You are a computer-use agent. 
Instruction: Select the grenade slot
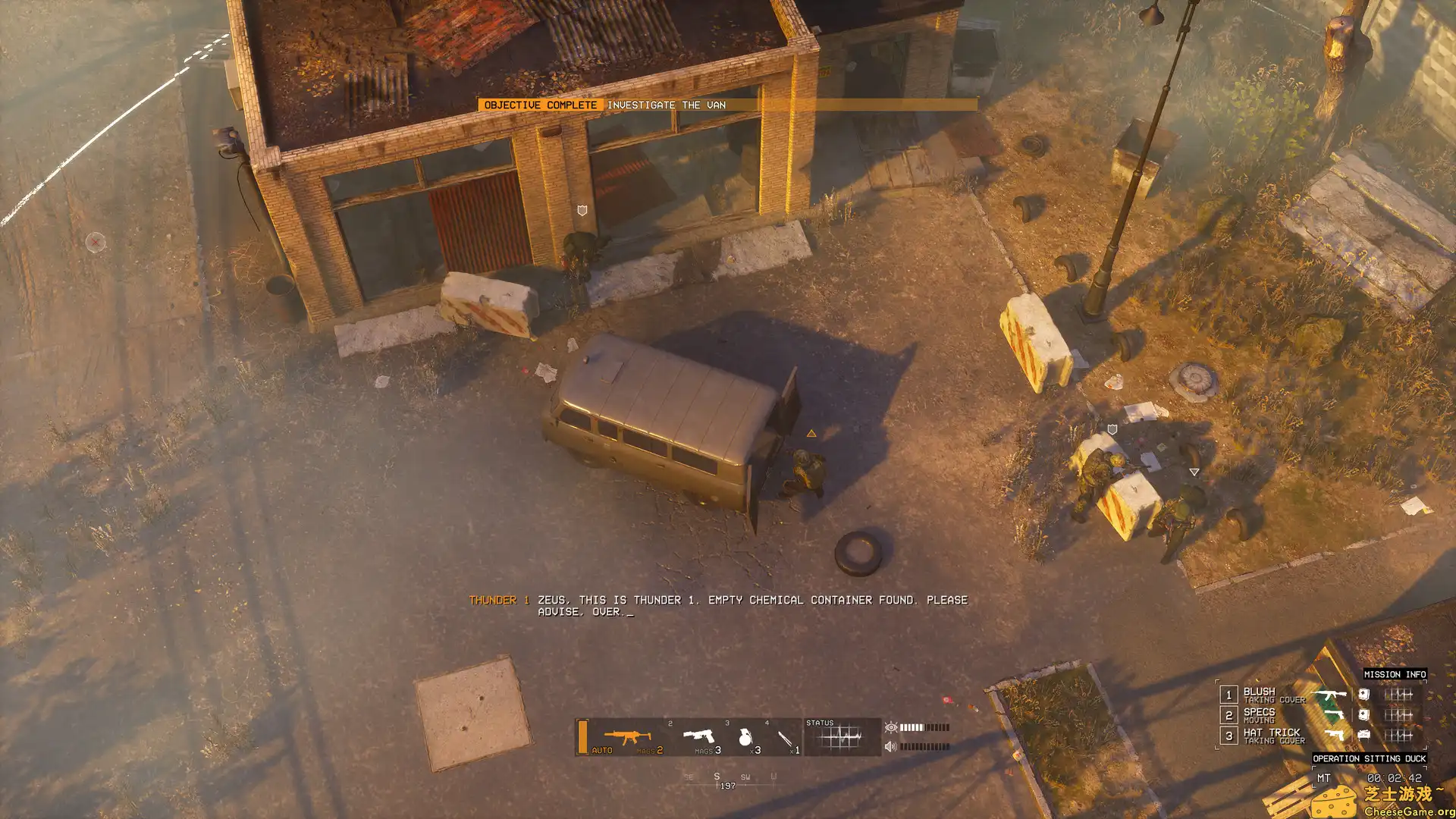(x=745, y=737)
